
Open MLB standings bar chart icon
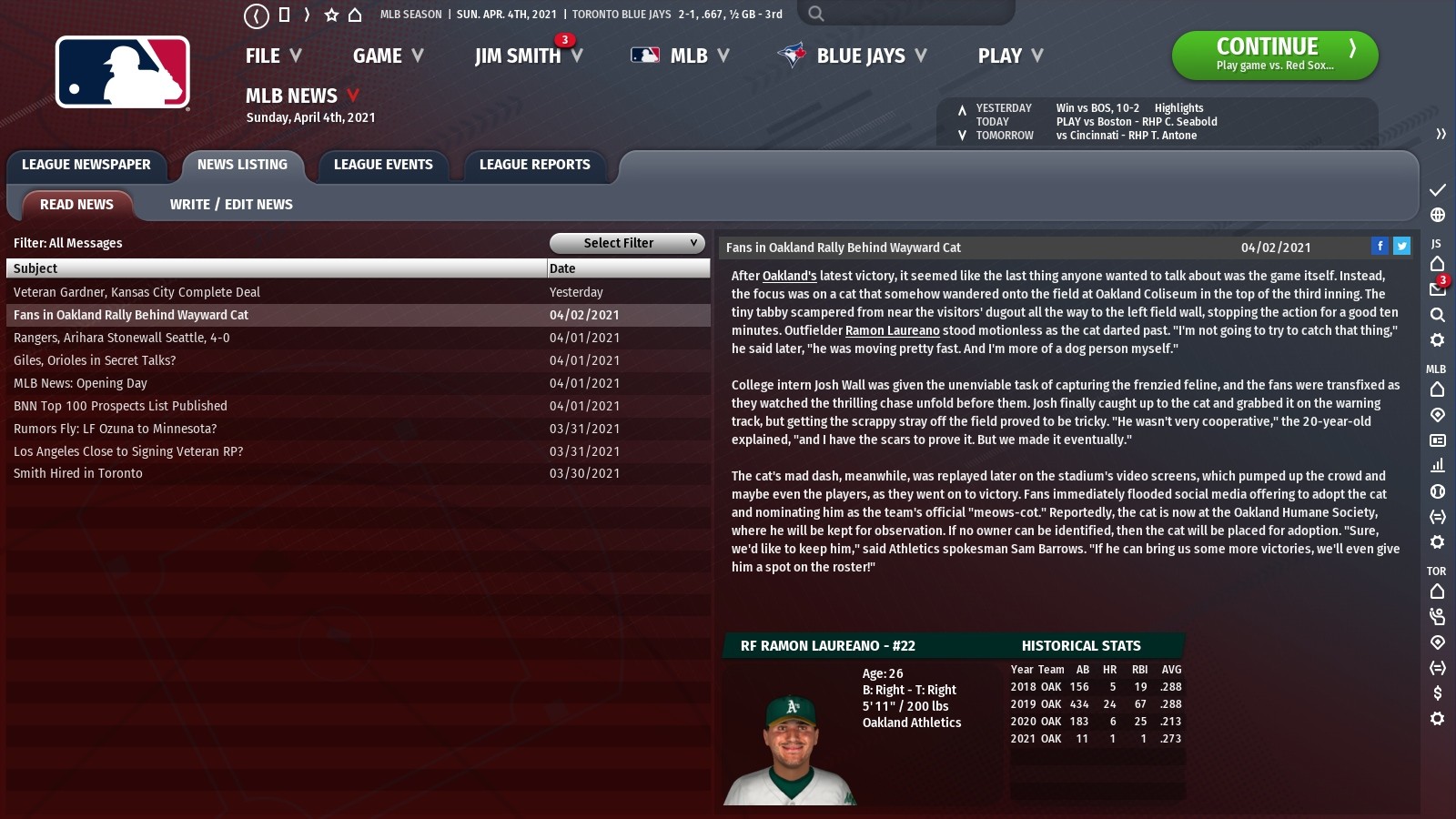coord(1436,464)
